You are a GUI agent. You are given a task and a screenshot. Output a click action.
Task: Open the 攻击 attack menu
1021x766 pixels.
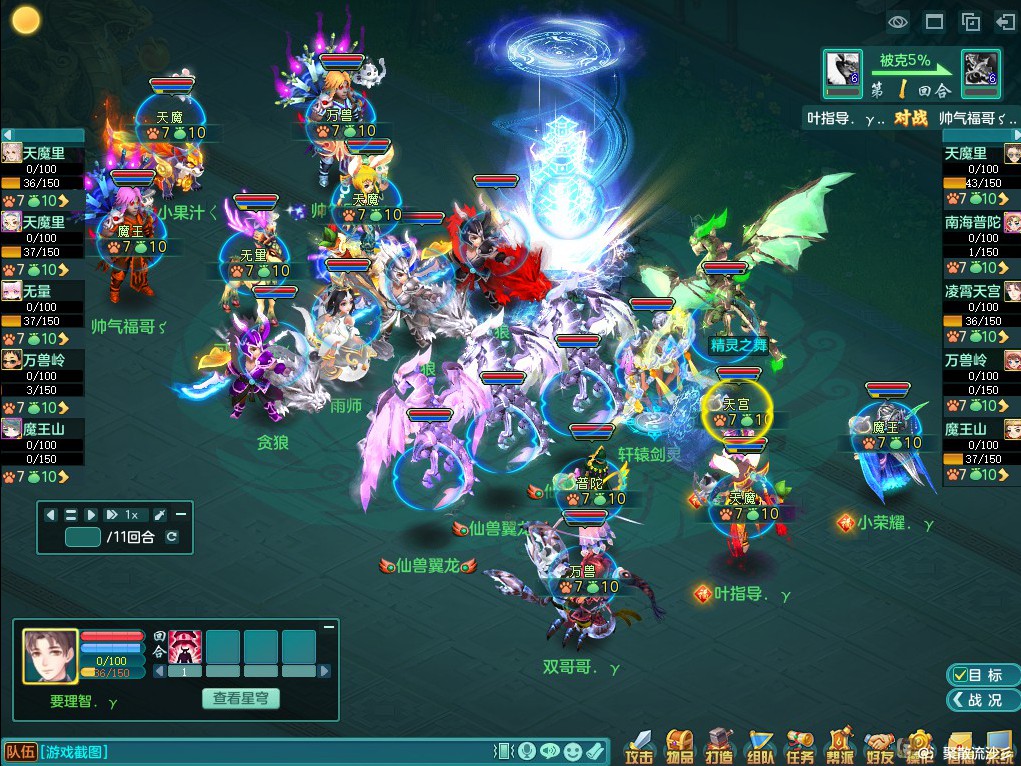640,746
